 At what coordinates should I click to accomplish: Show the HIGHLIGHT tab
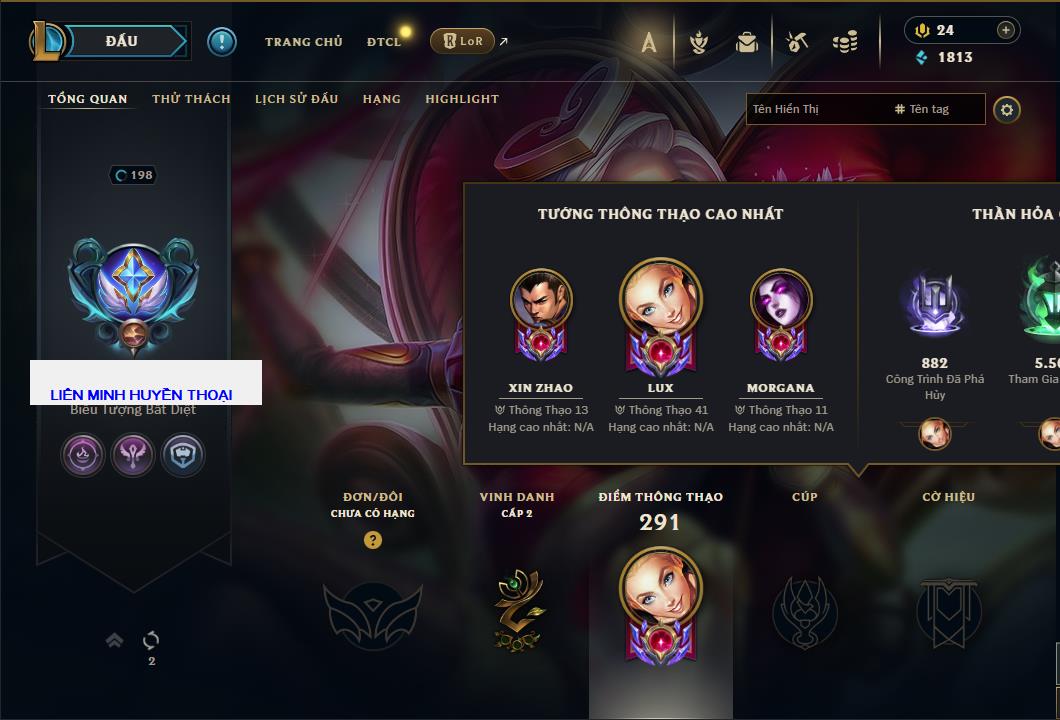[x=461, y=99]
